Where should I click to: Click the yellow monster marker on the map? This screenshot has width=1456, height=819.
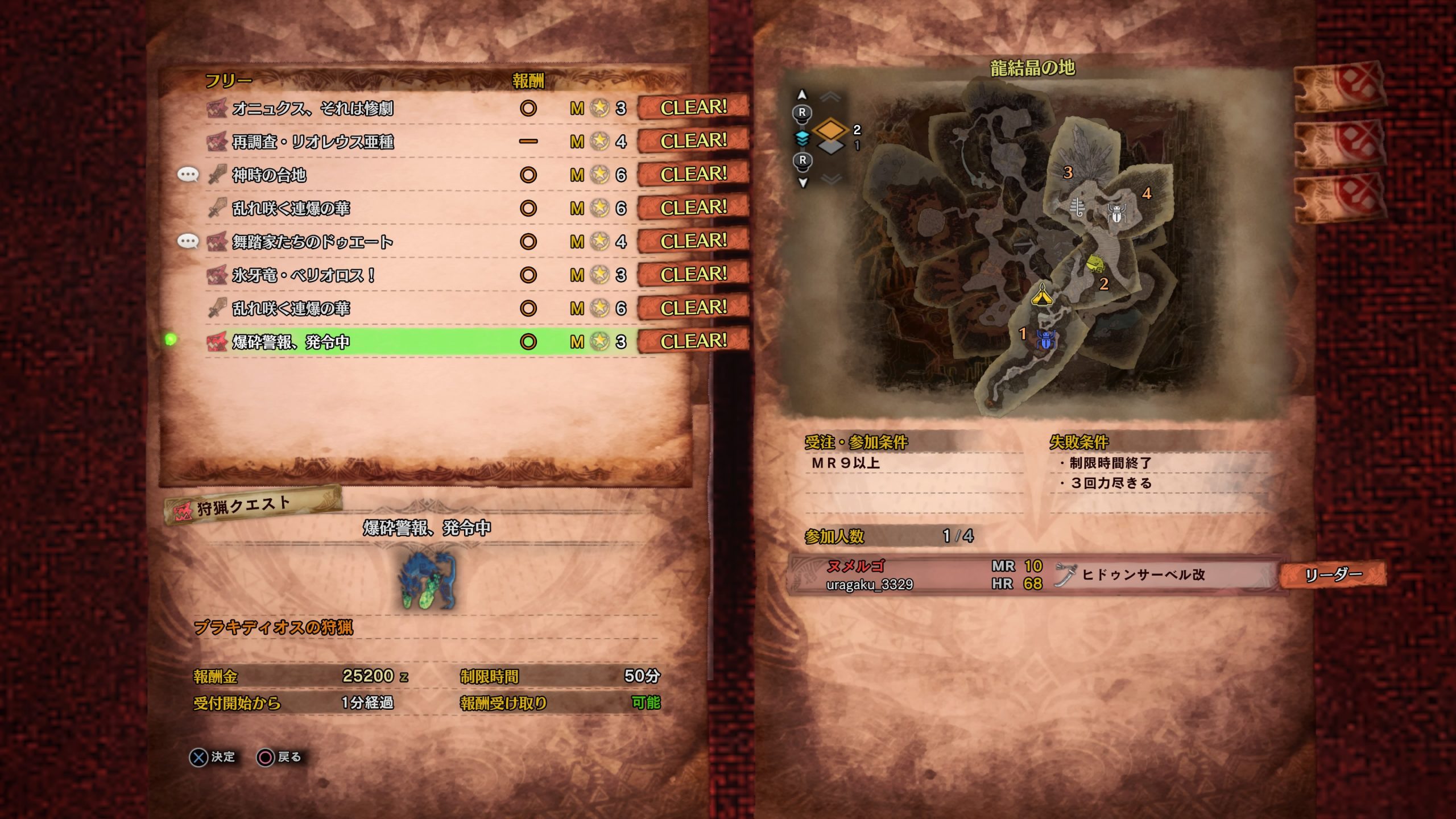1095,263
